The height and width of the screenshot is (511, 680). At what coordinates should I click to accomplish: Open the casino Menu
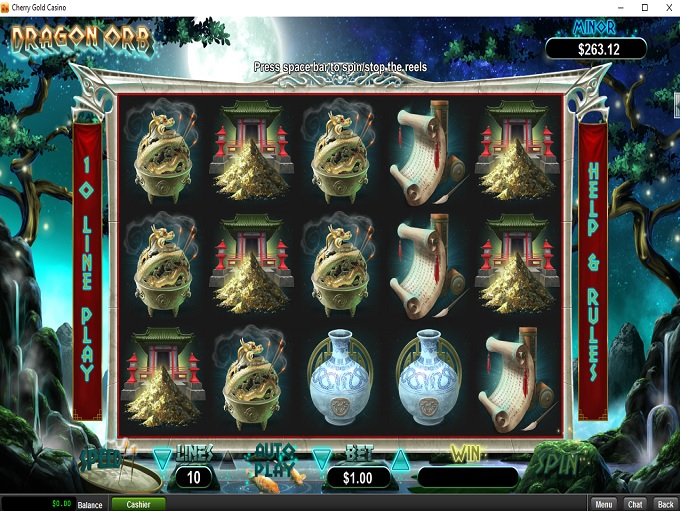[x=603, y=504]
